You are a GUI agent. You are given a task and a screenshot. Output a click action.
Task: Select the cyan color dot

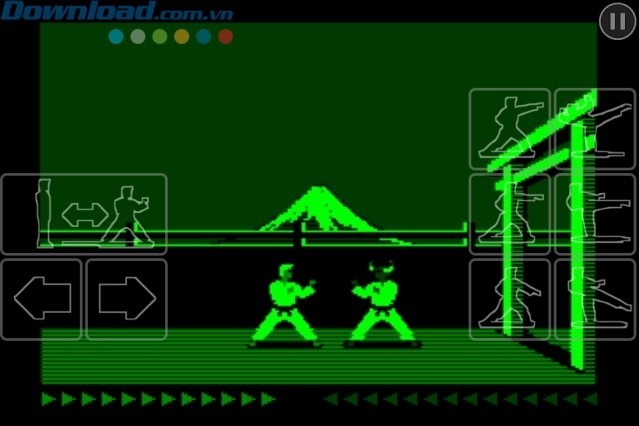point(116,37)
